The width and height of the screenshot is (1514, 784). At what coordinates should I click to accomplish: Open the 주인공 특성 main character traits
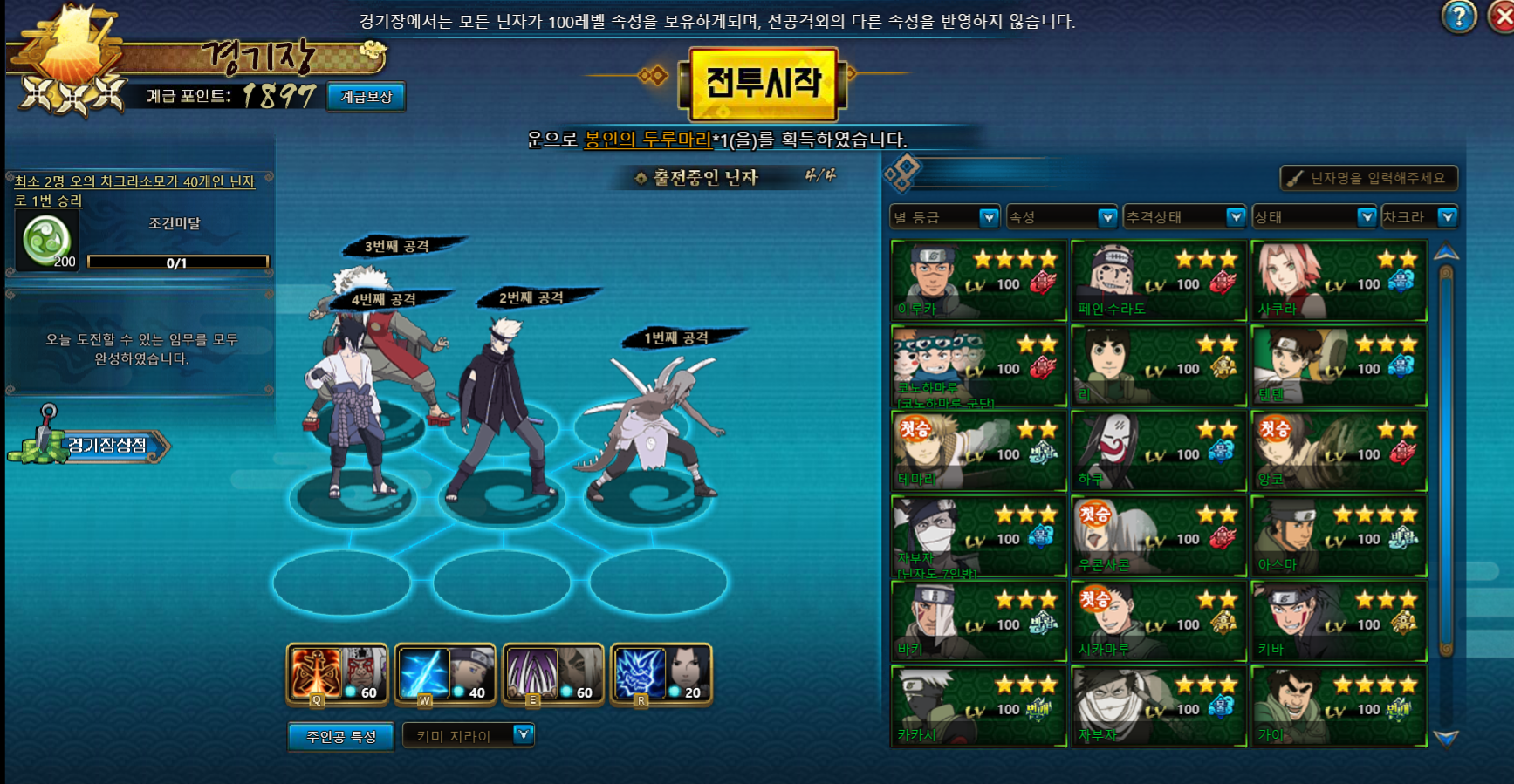tap(340, 737)
